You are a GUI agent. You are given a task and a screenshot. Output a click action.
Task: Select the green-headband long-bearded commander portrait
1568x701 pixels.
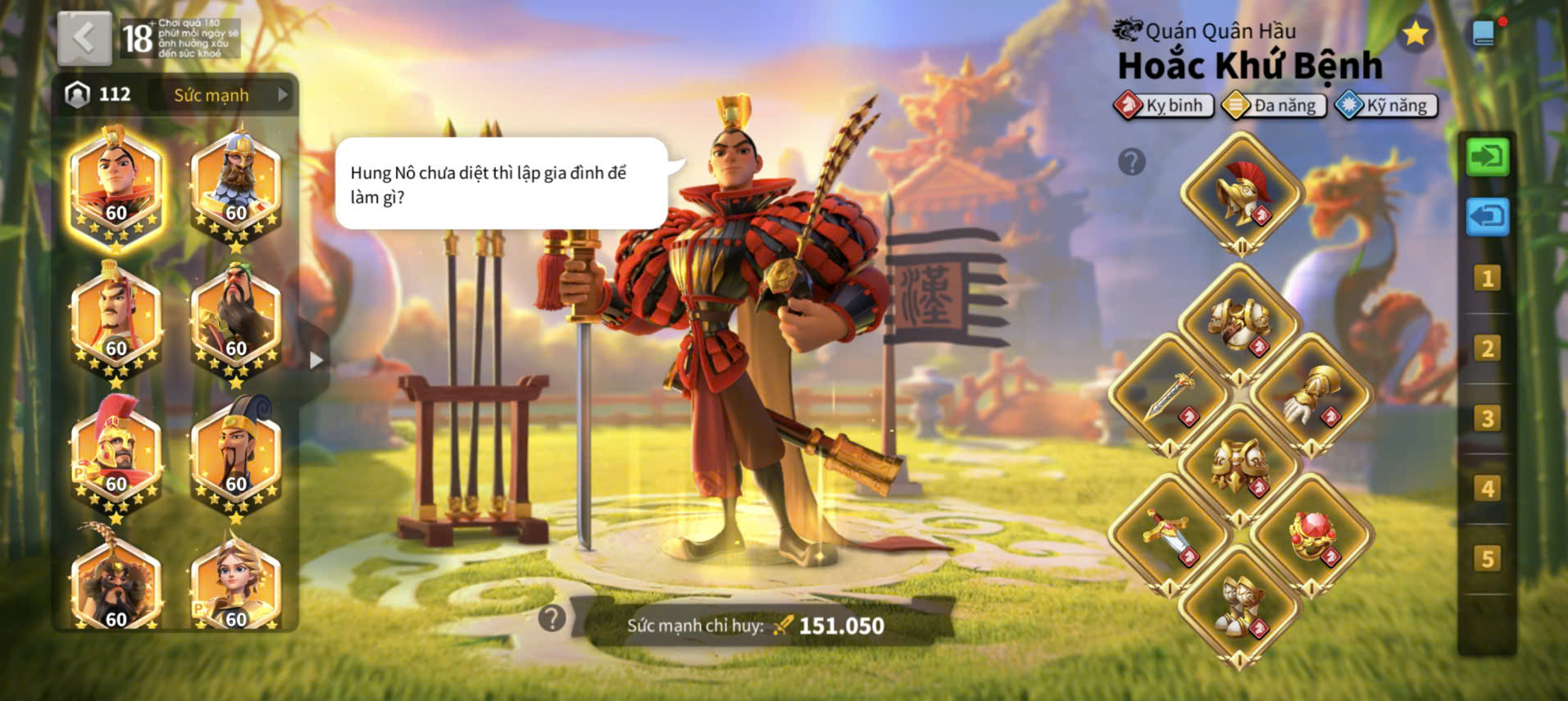coord(236,321)
